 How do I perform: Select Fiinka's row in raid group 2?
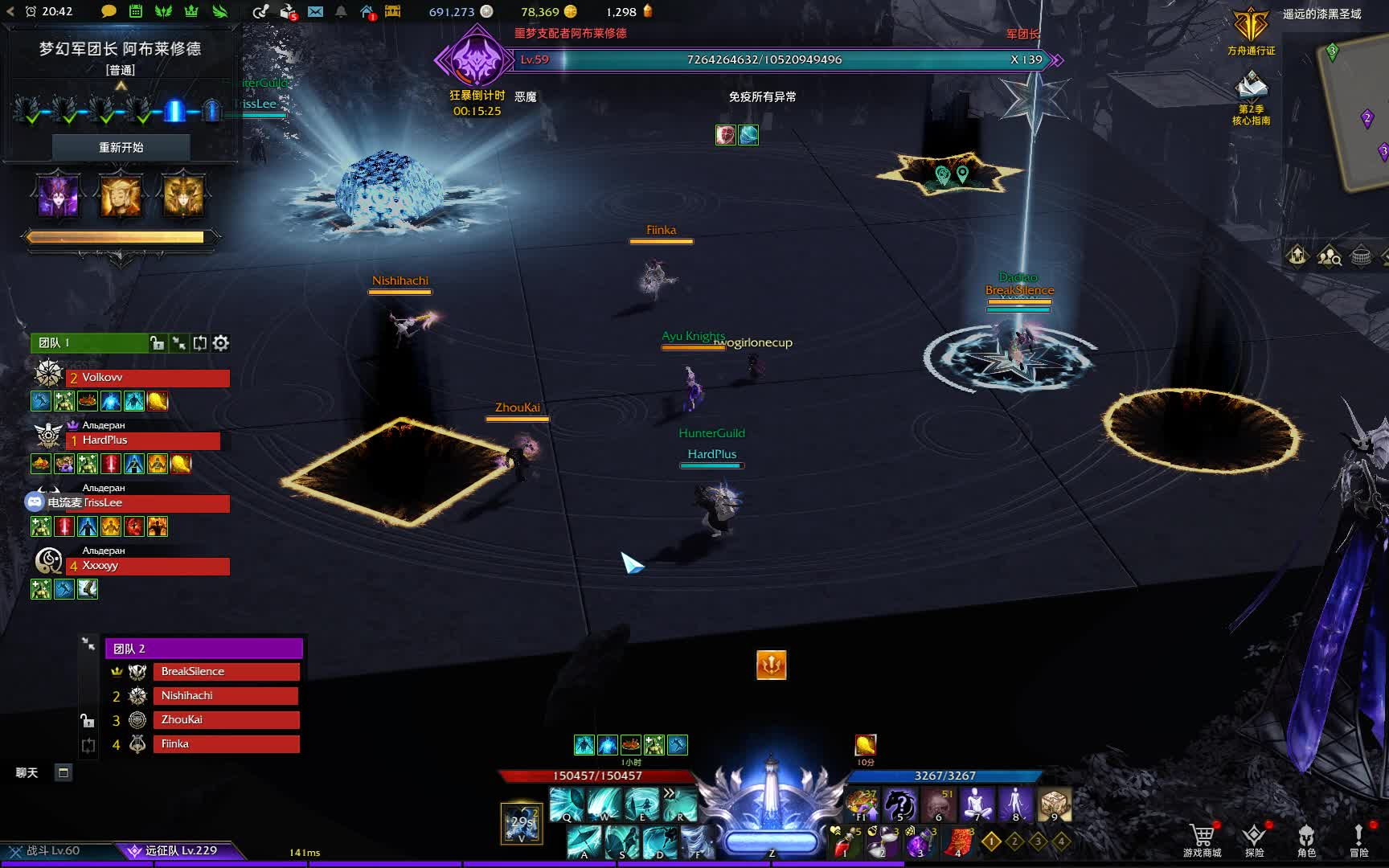(225, 744)
